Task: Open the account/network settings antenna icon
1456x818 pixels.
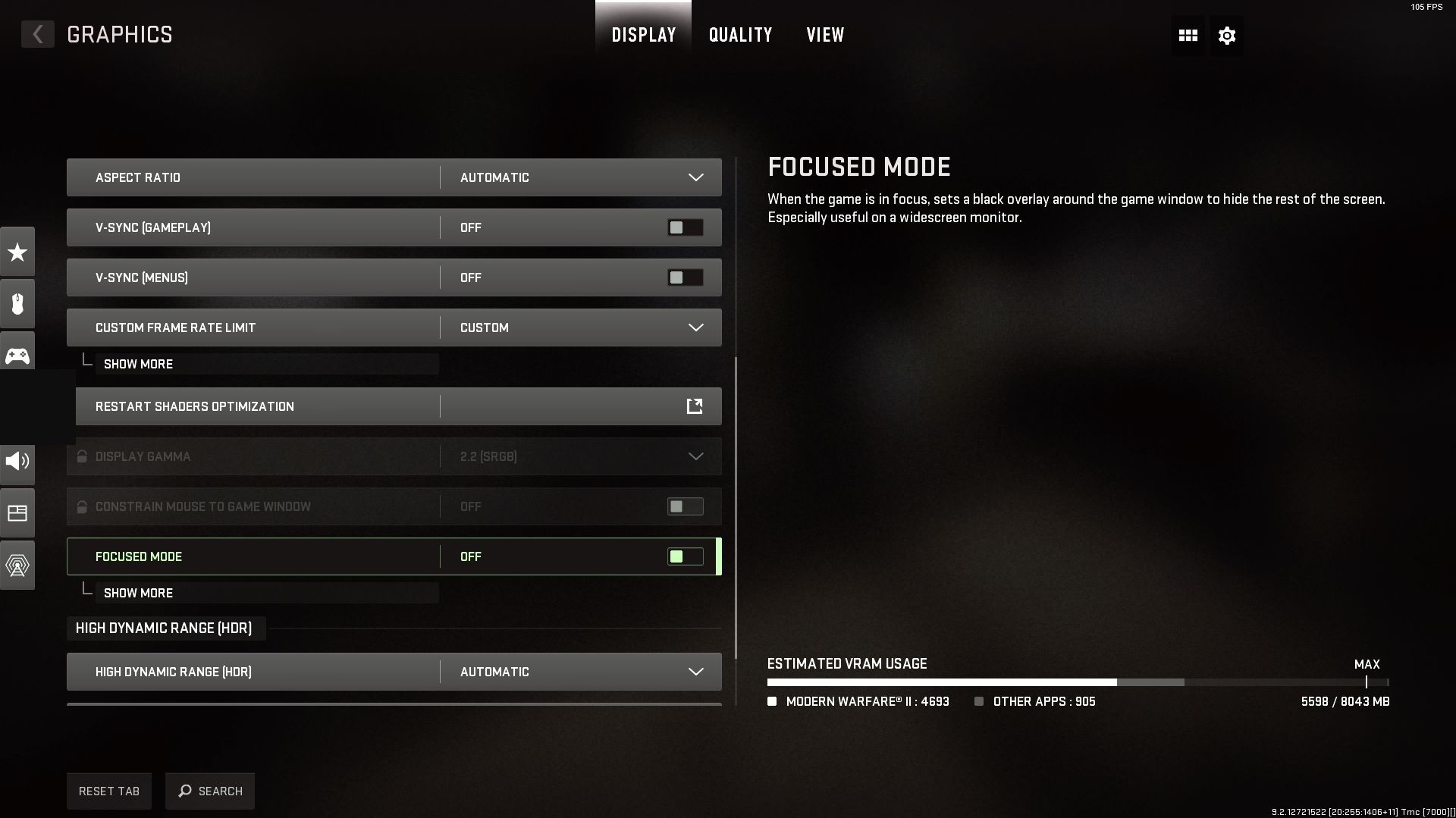Action: [x=17, y=564]
